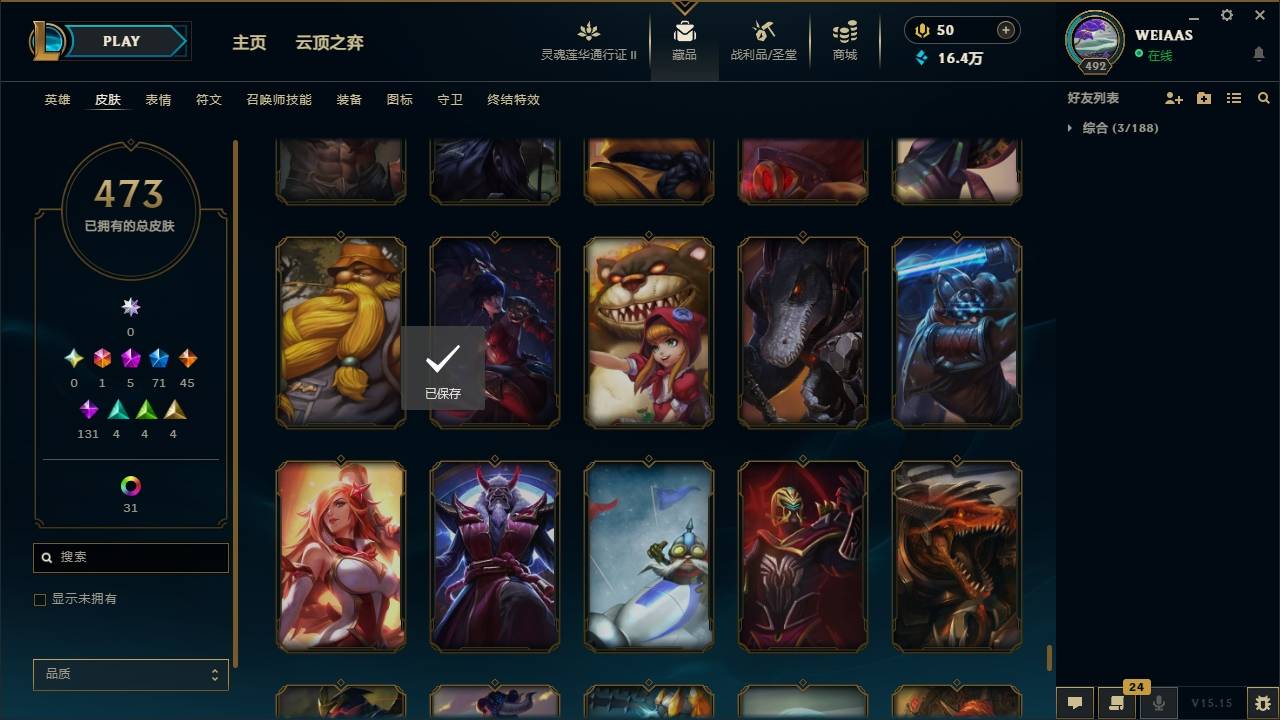Open the friend search icon
Image resolution: width=1280 pixels, height=720 pixels.
[x=1264, y=97]
